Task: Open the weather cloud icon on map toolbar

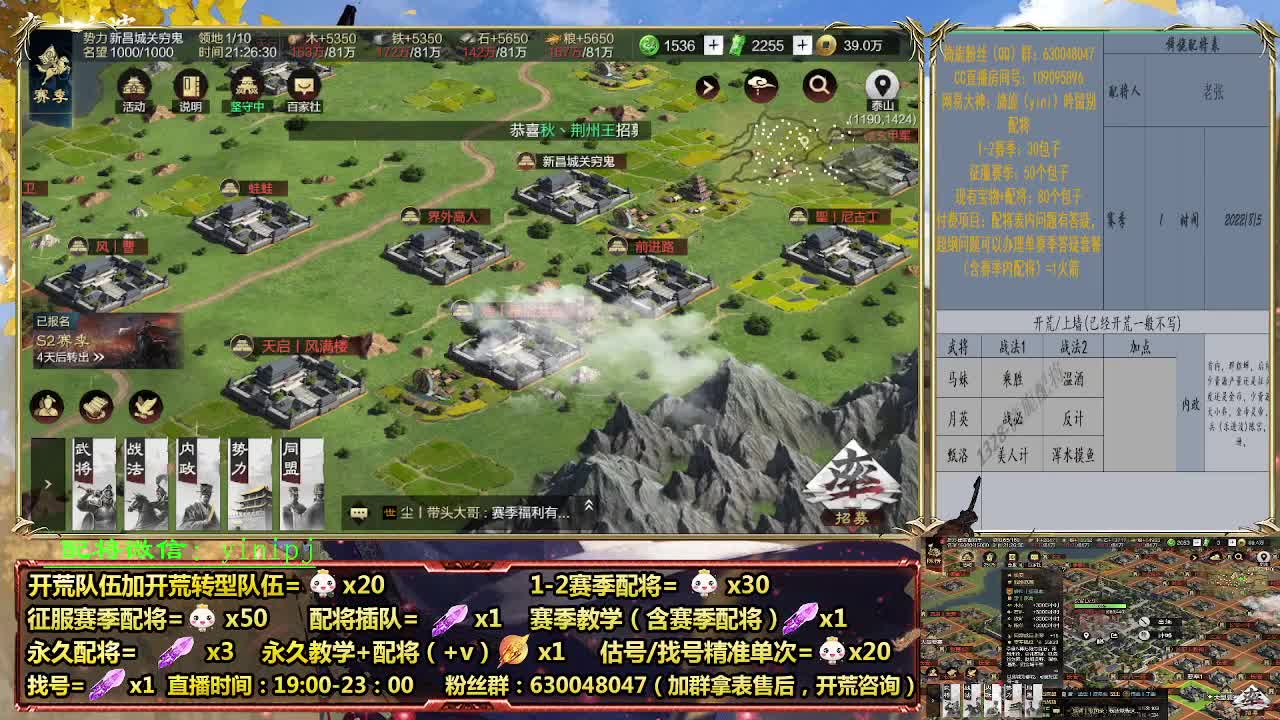Action: coord(762,85)
